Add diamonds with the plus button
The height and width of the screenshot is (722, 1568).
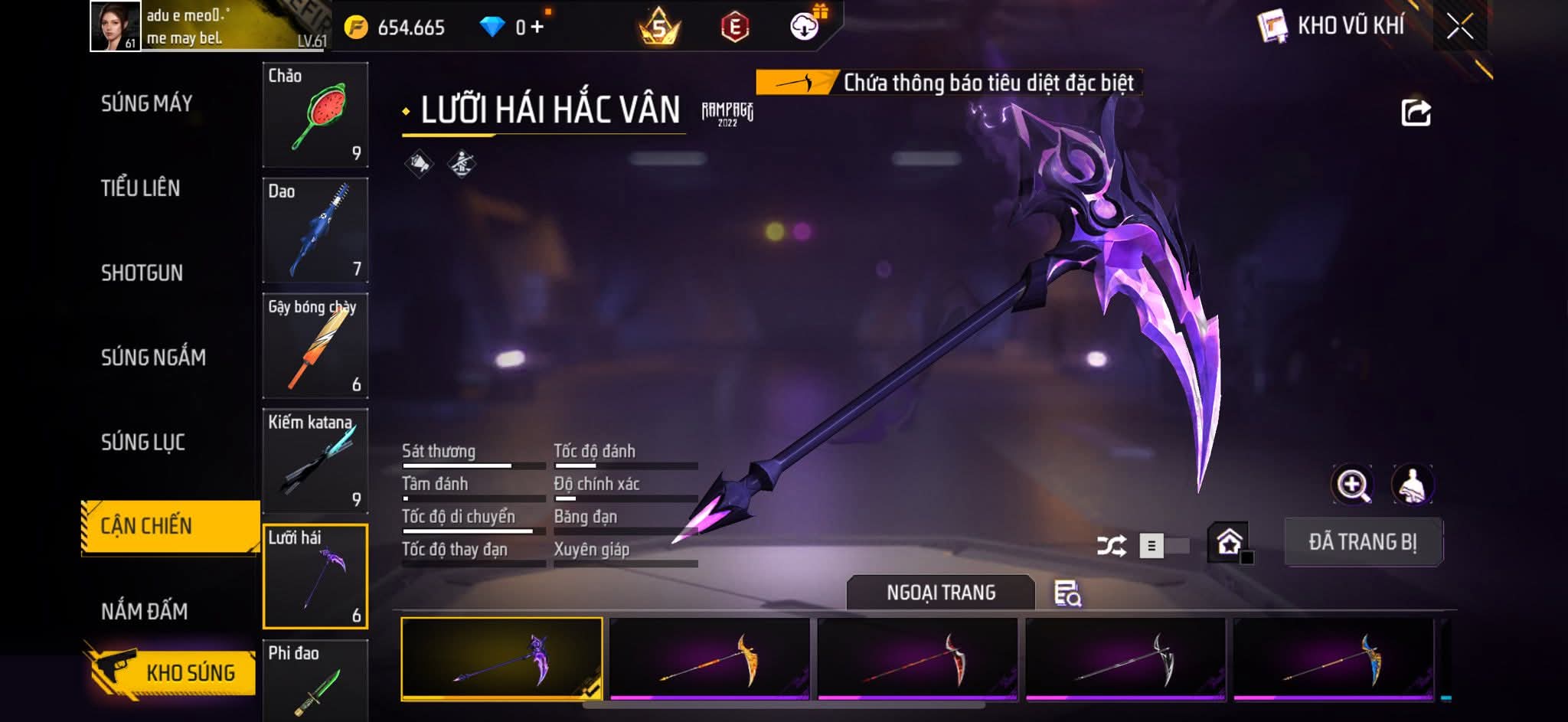coord(537,28)
